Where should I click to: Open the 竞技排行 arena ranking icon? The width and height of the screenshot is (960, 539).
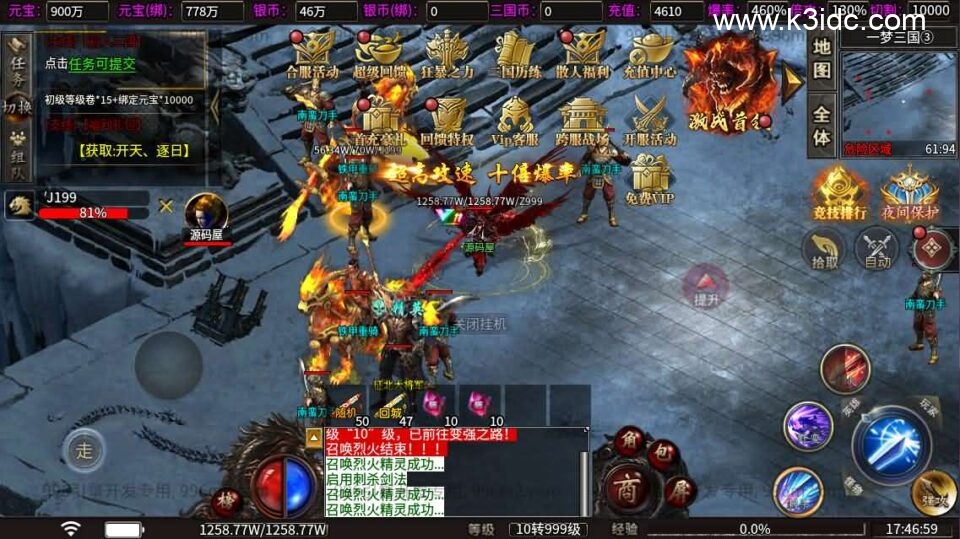click(840, 191)
